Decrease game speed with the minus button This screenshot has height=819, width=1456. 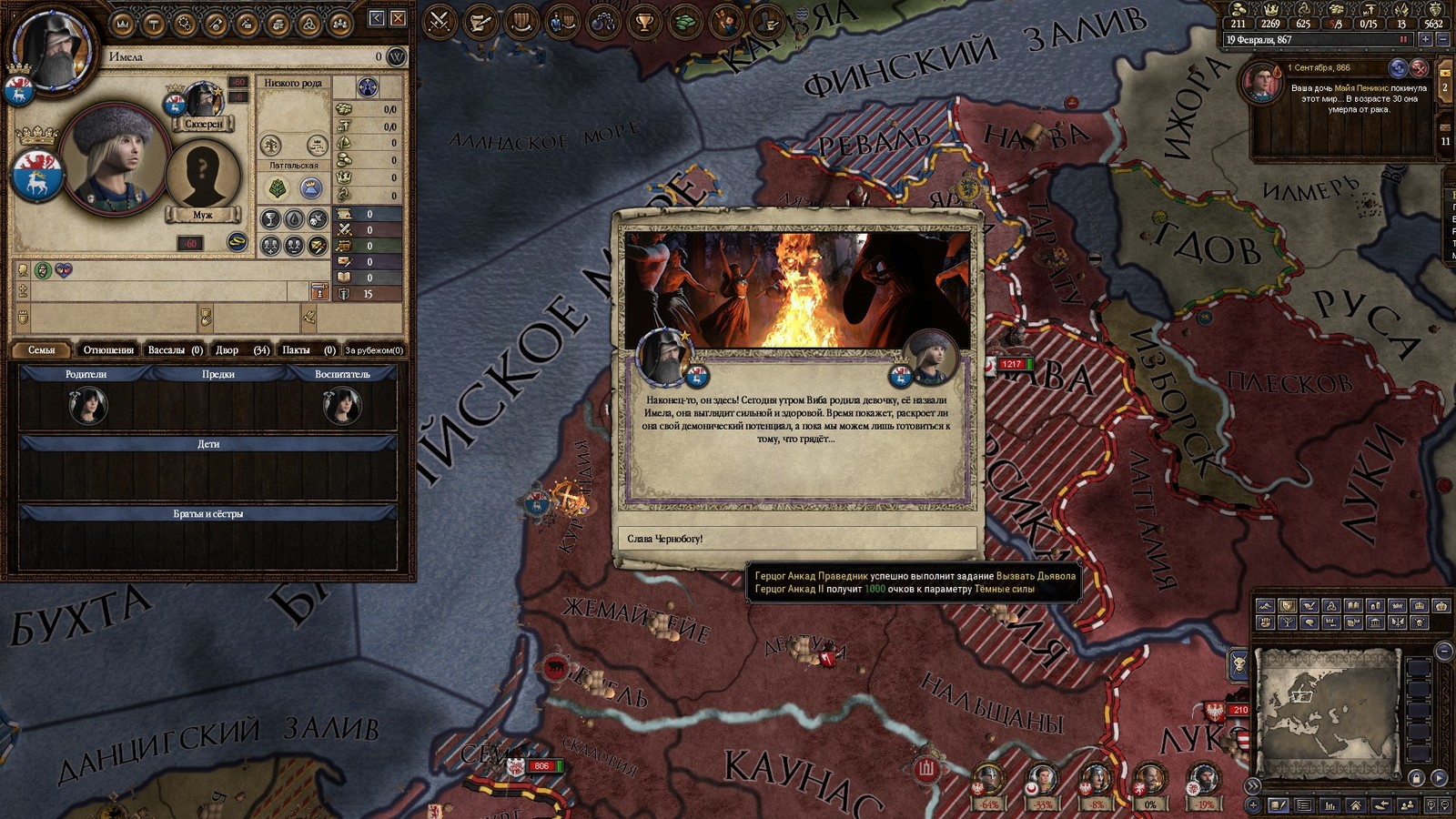(1442, 40)
